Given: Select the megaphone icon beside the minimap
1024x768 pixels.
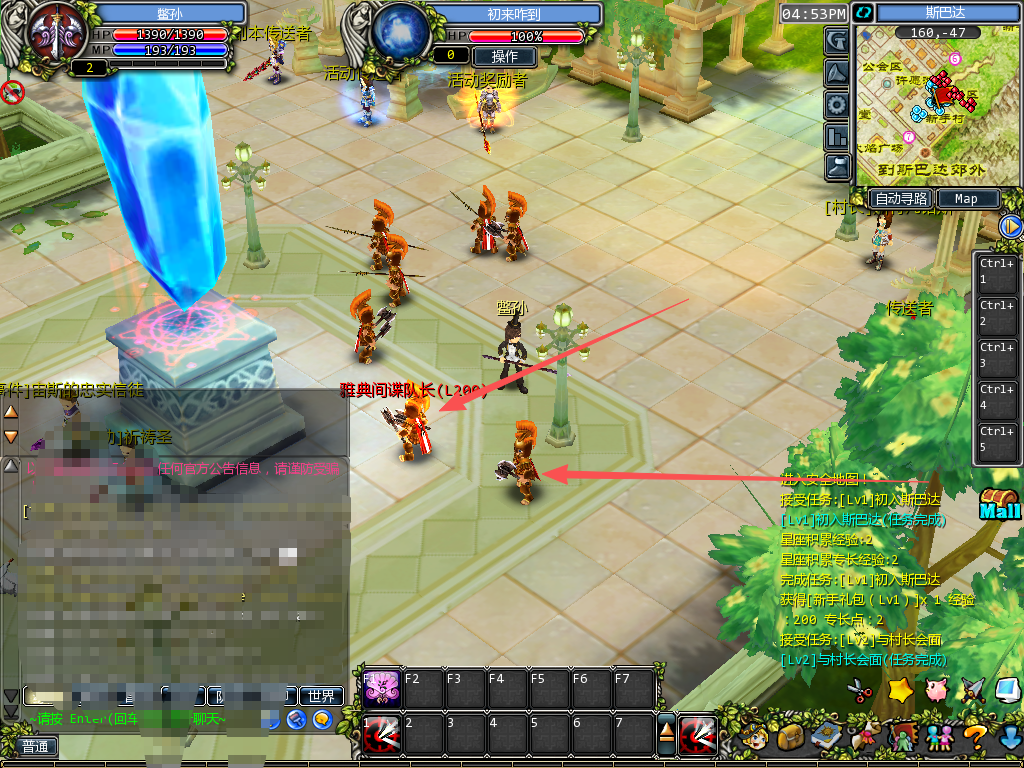Looking at the screenshot, I should tap(837, 72).
